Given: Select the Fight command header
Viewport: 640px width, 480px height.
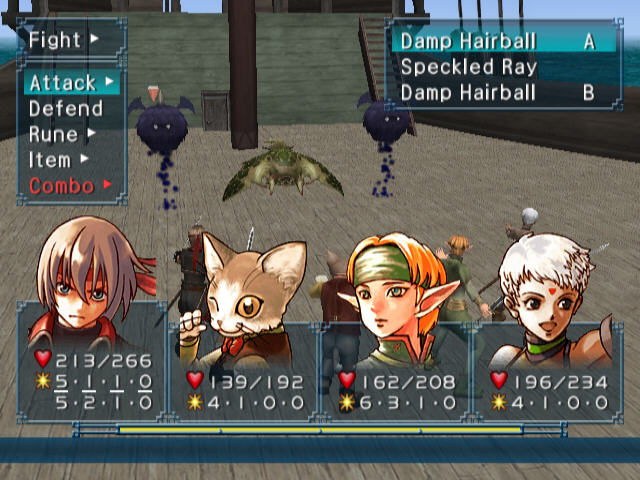Looking at the screenshot, I should tap(62, 41).
